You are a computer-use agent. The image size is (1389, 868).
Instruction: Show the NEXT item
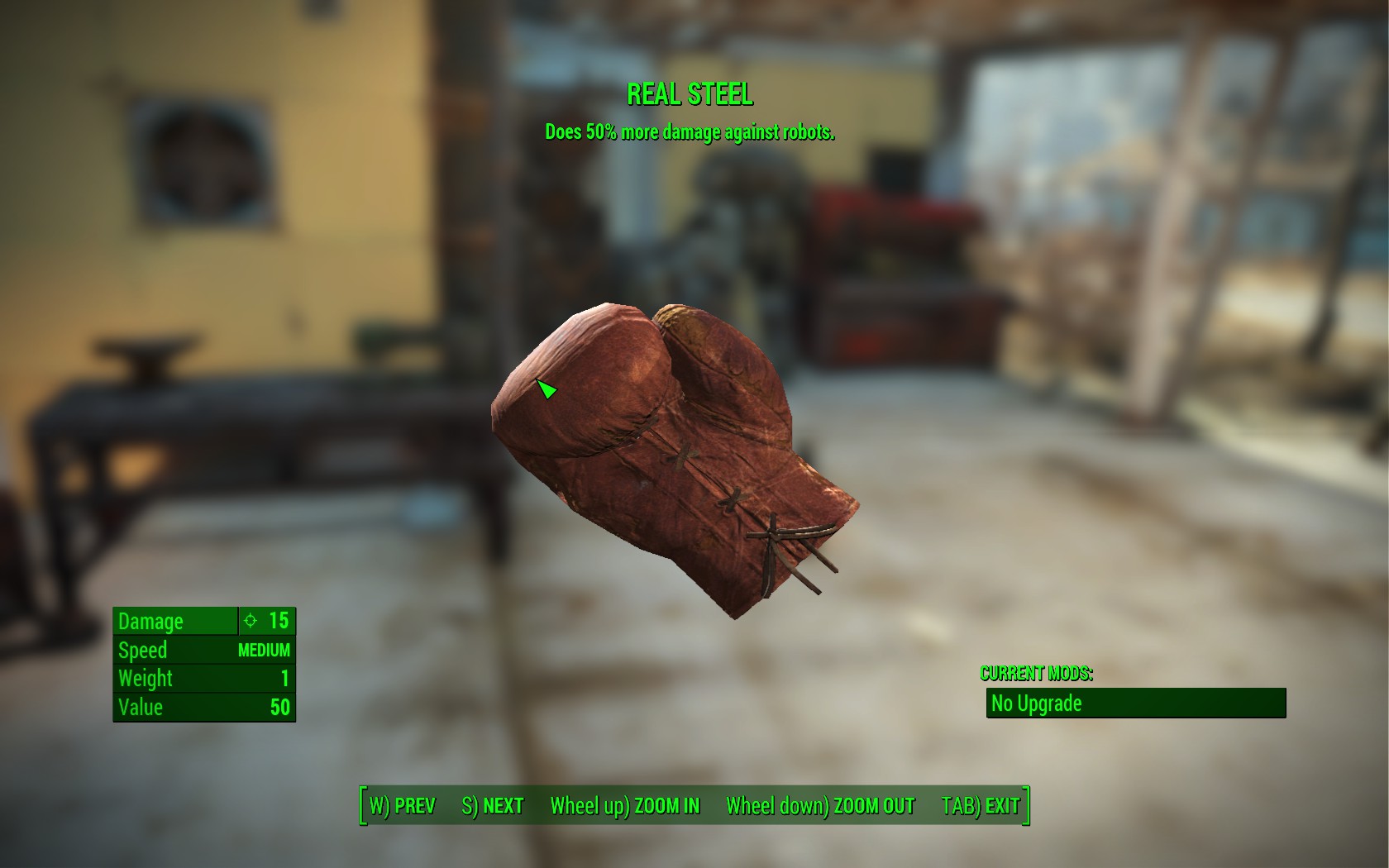pyautogui.click(x=493, y=806)
